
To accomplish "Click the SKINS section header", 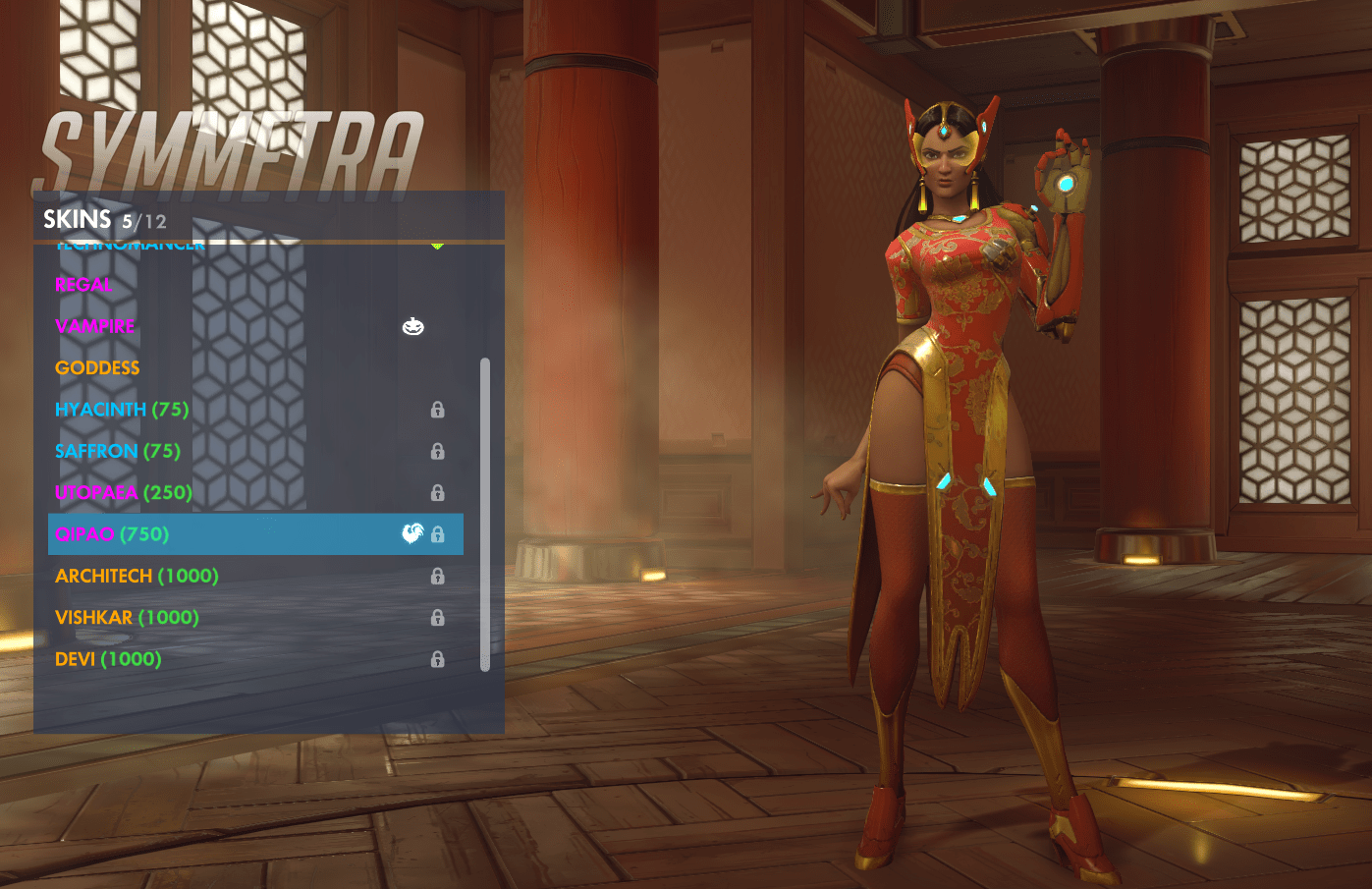I will point(79,219).
